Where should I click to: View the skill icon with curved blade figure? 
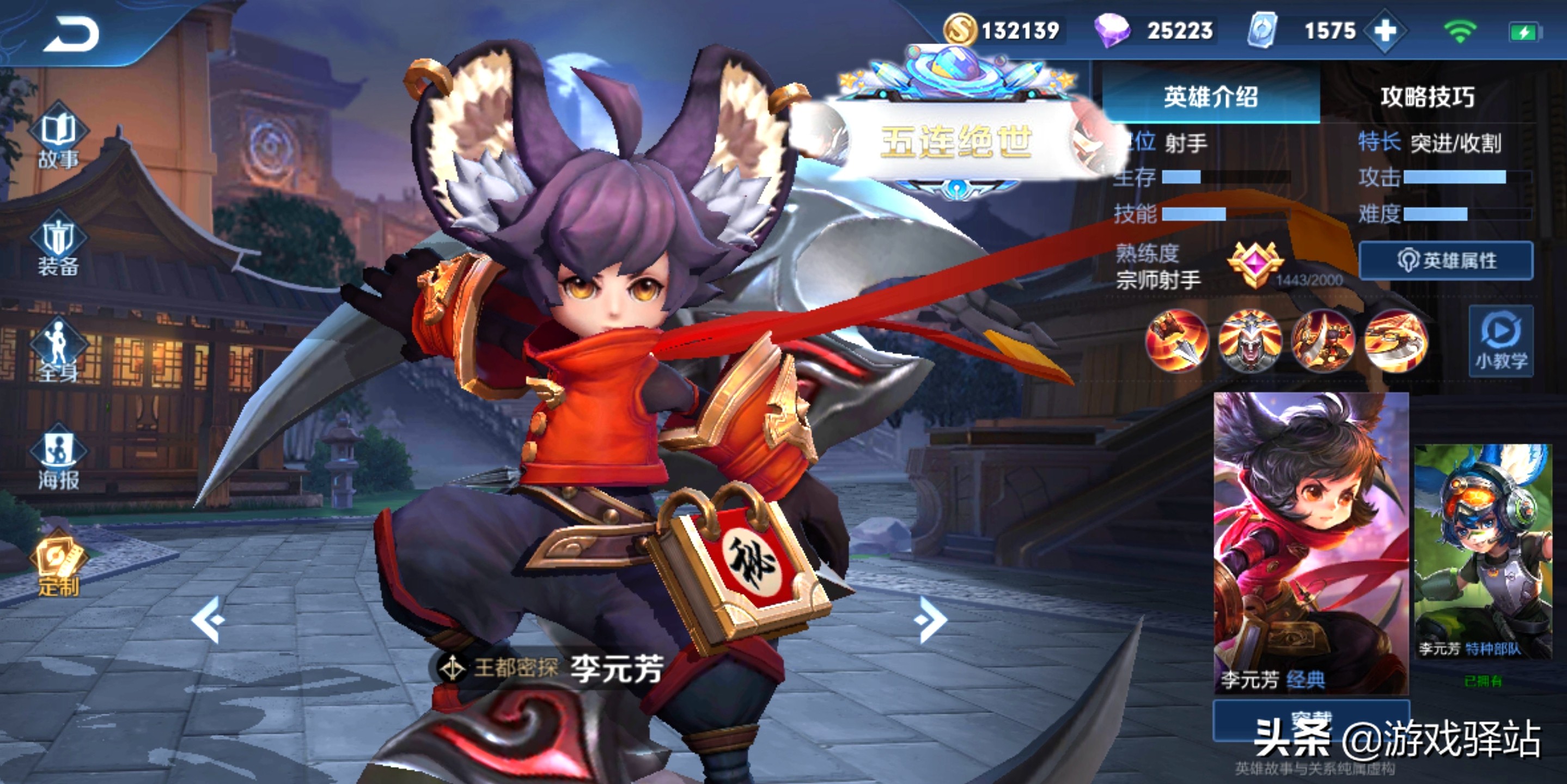[1322, 341]
